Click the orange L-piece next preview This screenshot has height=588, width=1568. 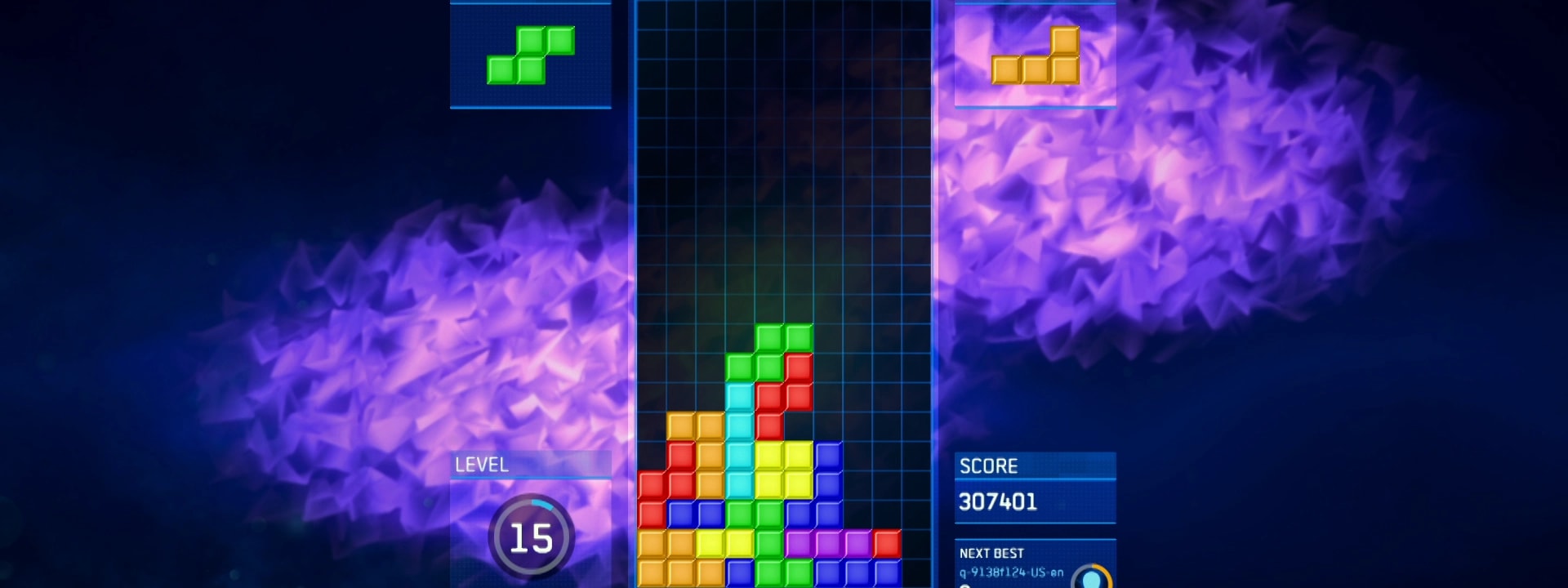click(x=1035, y=55)
